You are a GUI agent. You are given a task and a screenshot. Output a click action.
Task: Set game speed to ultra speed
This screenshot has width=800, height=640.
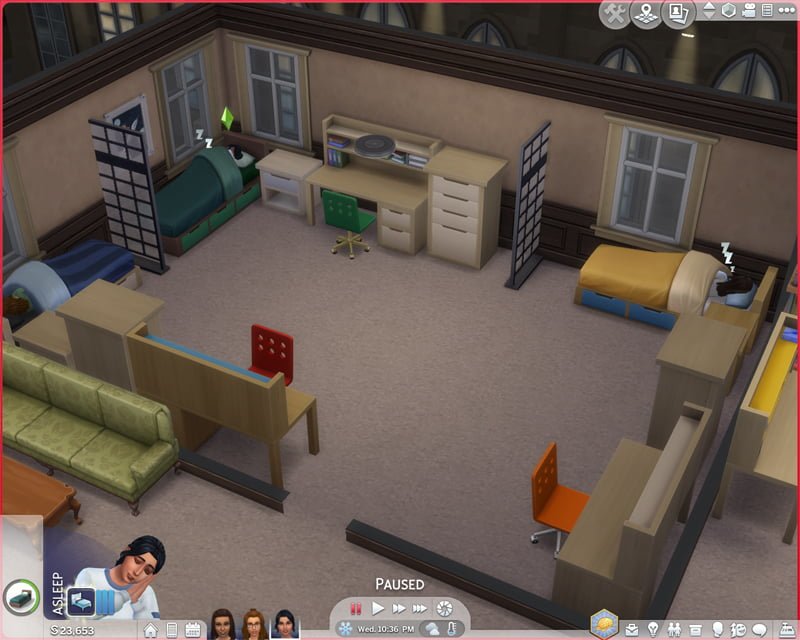(420, 608)
